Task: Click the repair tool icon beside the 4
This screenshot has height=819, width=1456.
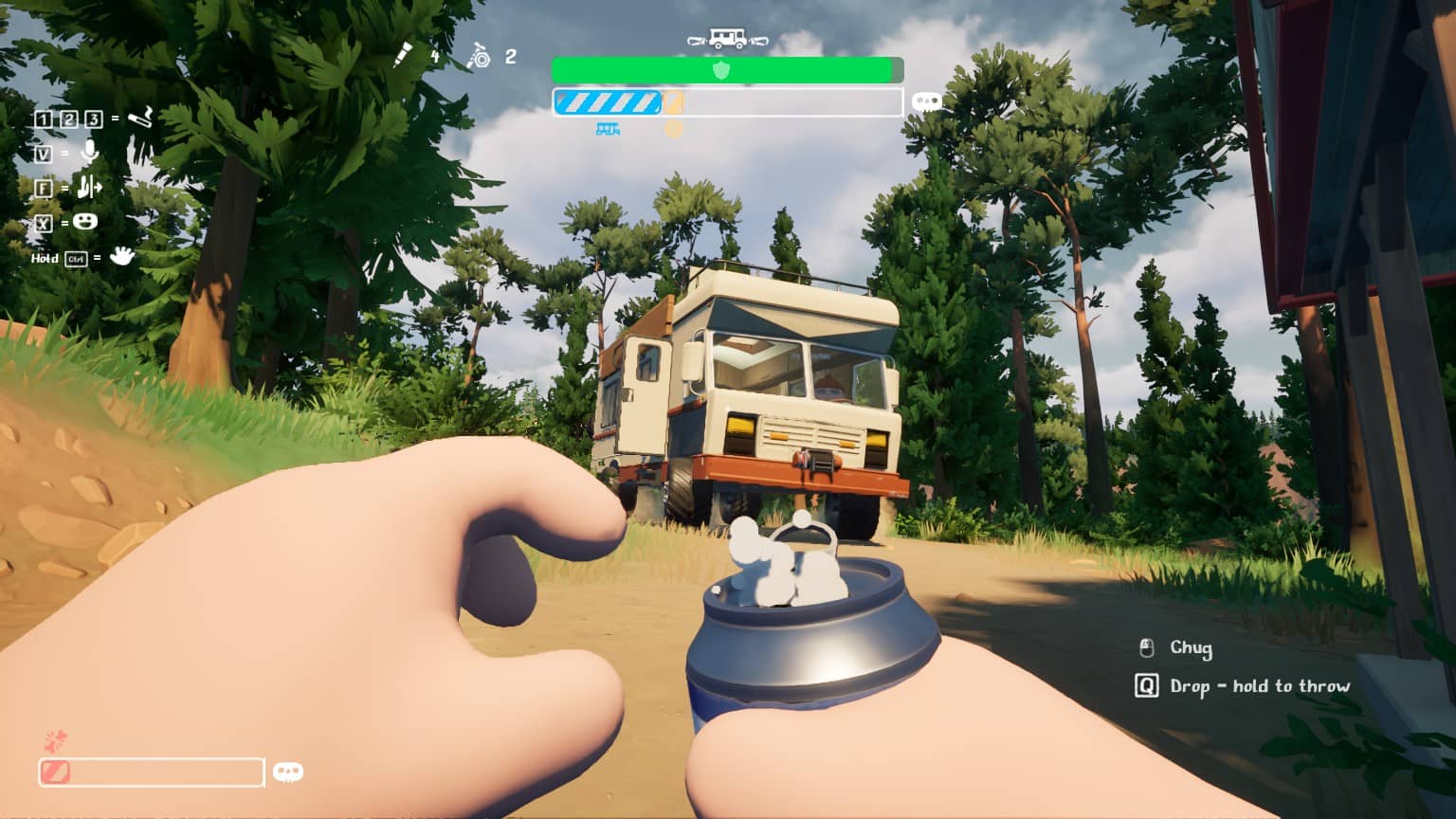Action: point(403,55)
